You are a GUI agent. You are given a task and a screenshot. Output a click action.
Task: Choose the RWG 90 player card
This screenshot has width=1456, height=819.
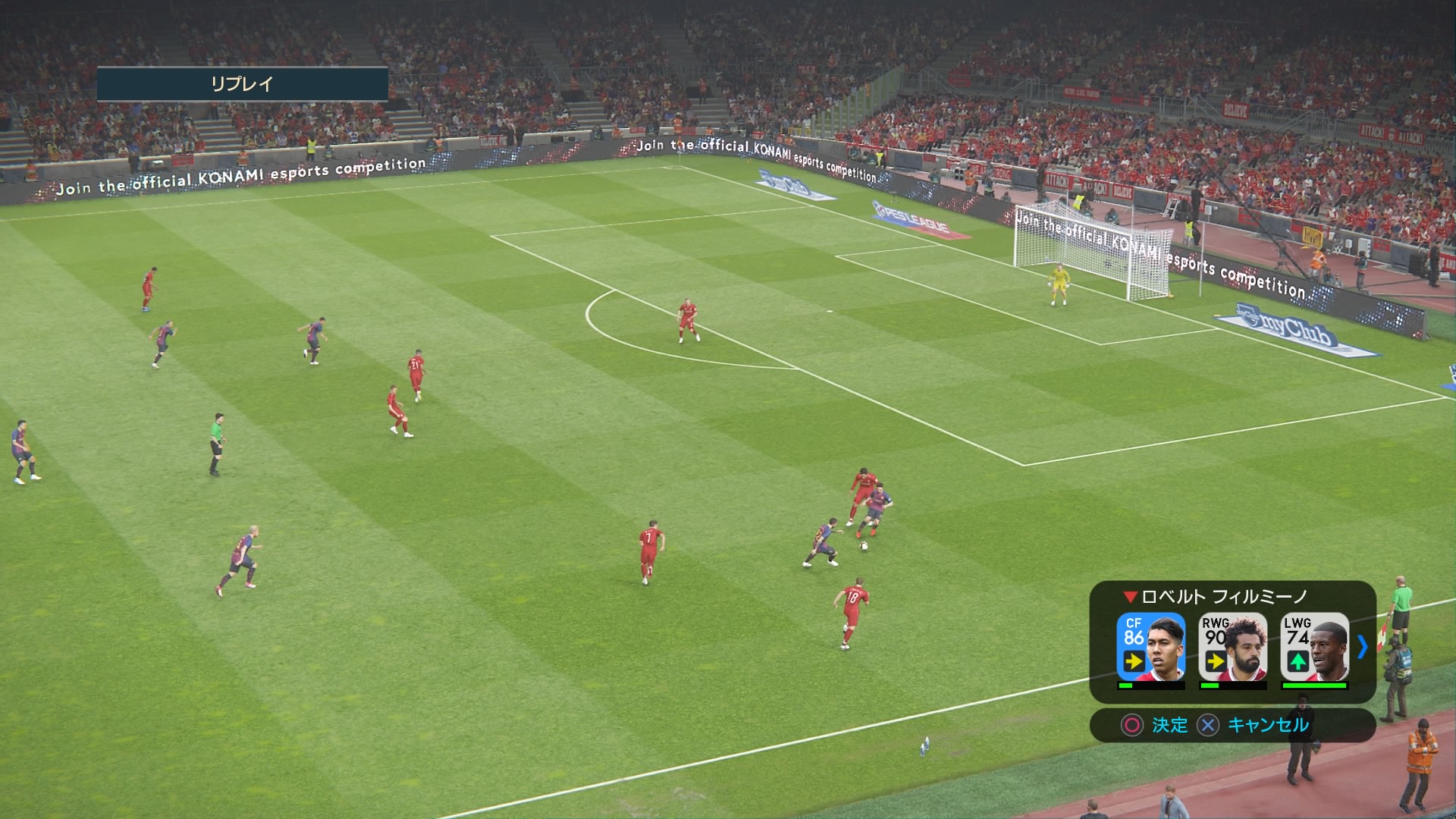1232,647
